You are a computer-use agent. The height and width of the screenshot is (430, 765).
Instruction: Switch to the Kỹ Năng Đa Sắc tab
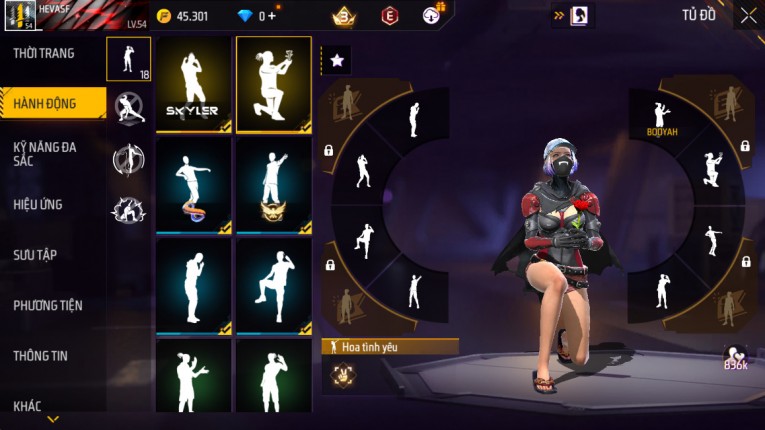44,153
